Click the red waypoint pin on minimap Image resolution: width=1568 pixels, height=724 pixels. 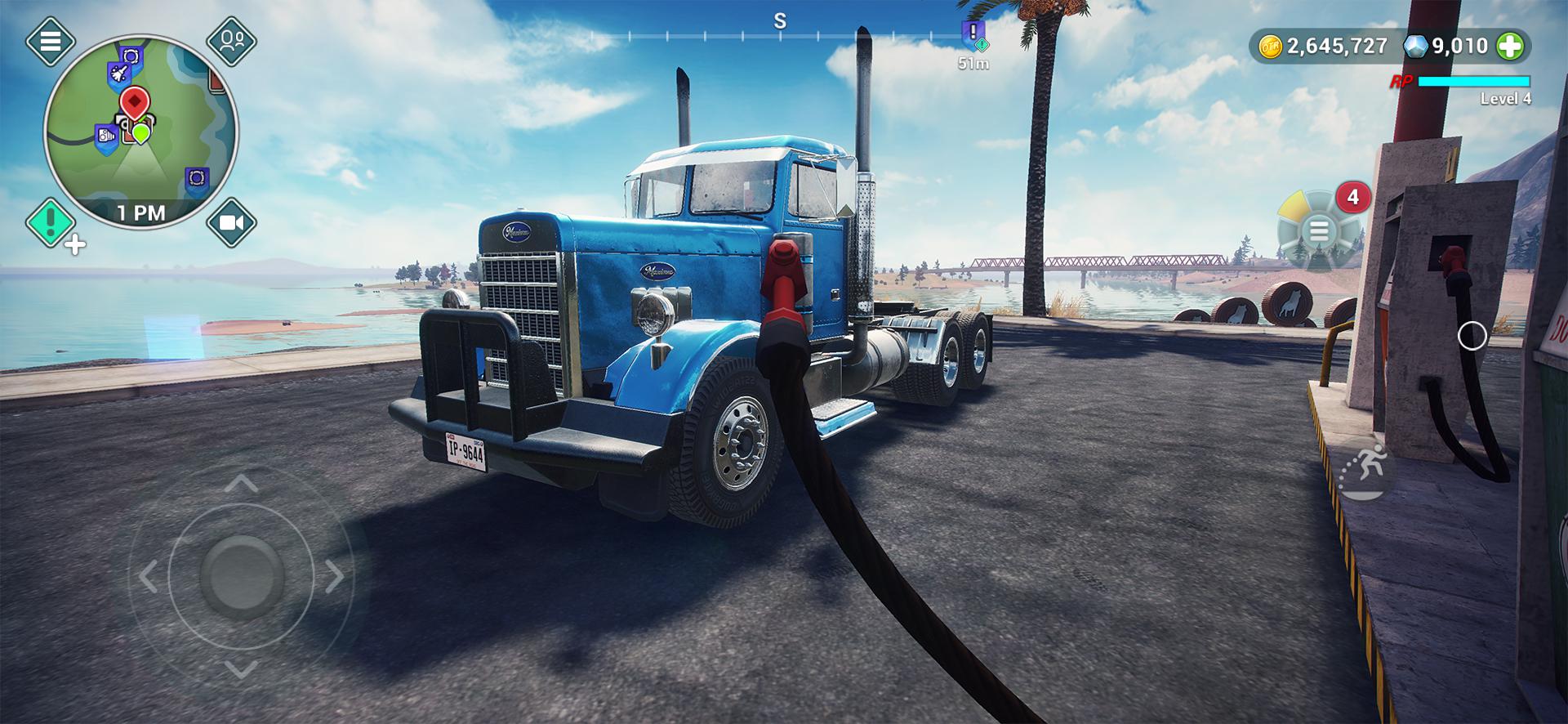(x=134, y=102)
